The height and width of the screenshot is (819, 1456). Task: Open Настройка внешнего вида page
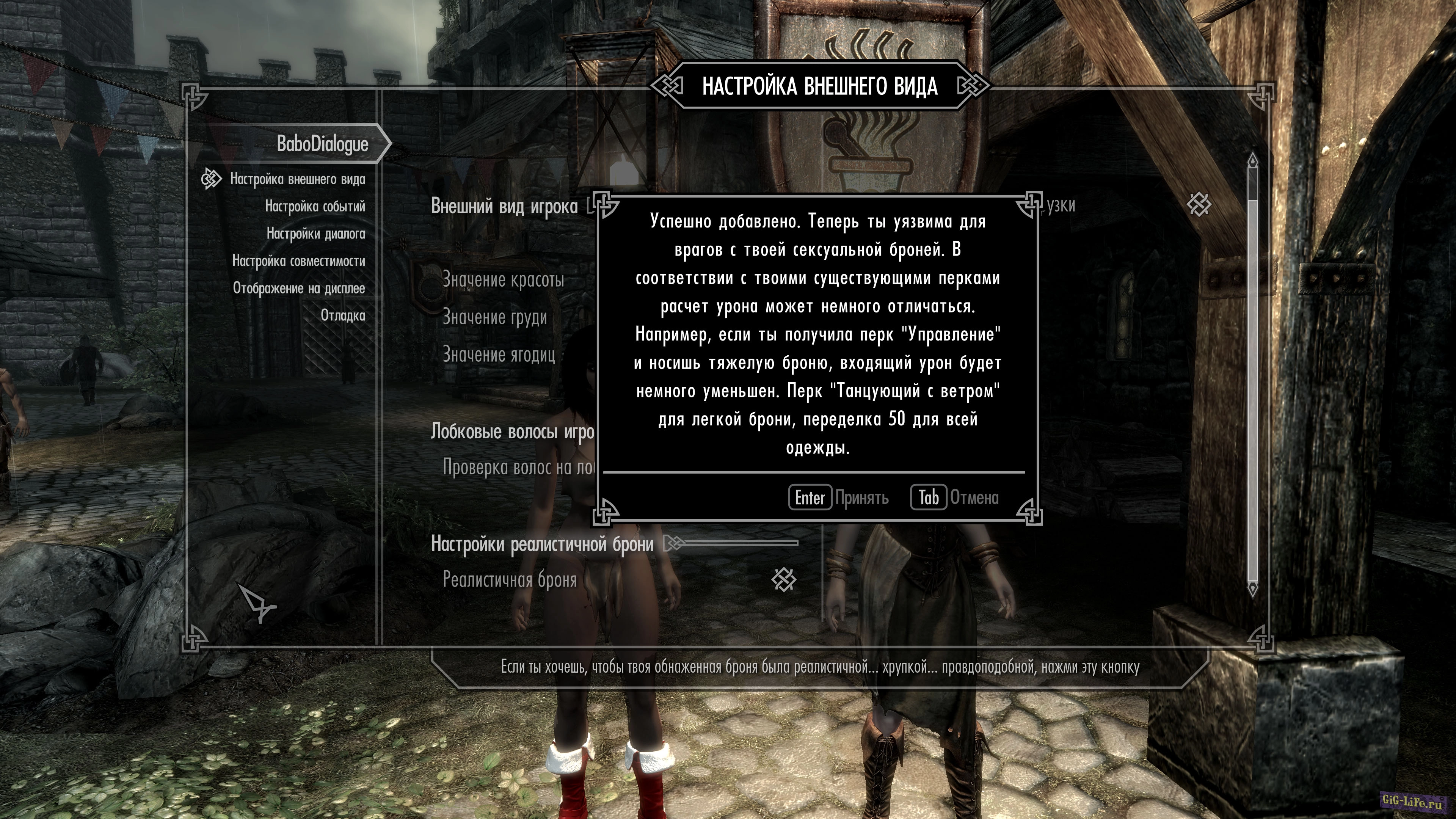tap(297, 179)
